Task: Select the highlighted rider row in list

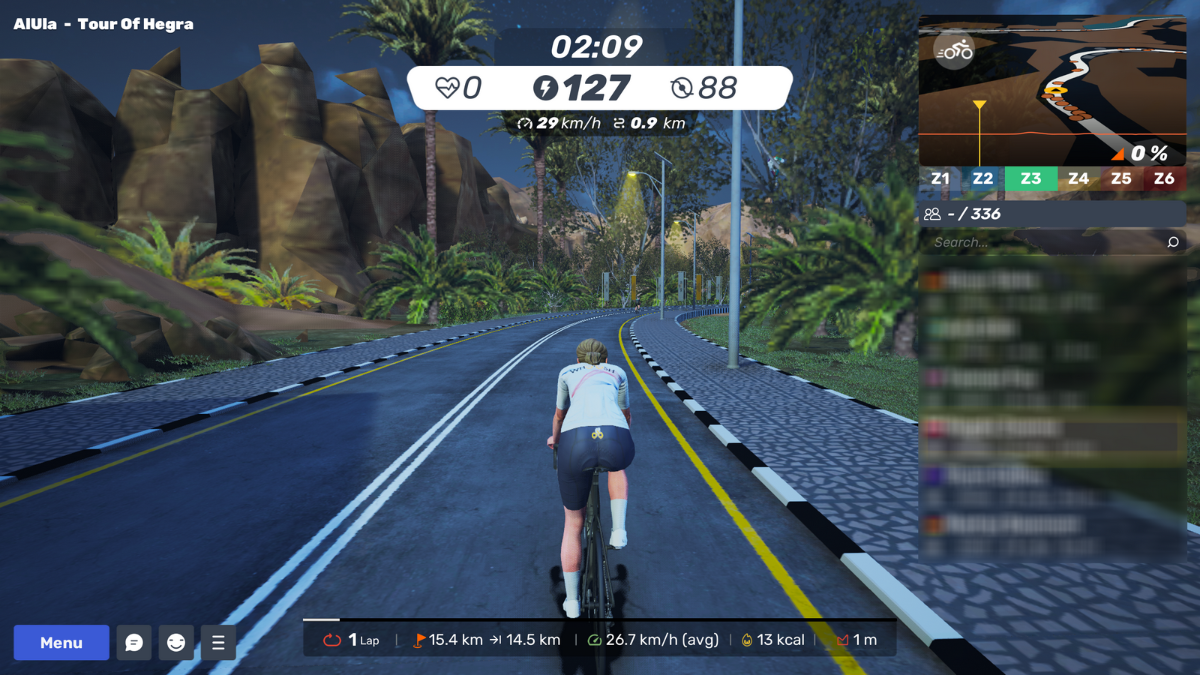Action: coord(1052,435)
